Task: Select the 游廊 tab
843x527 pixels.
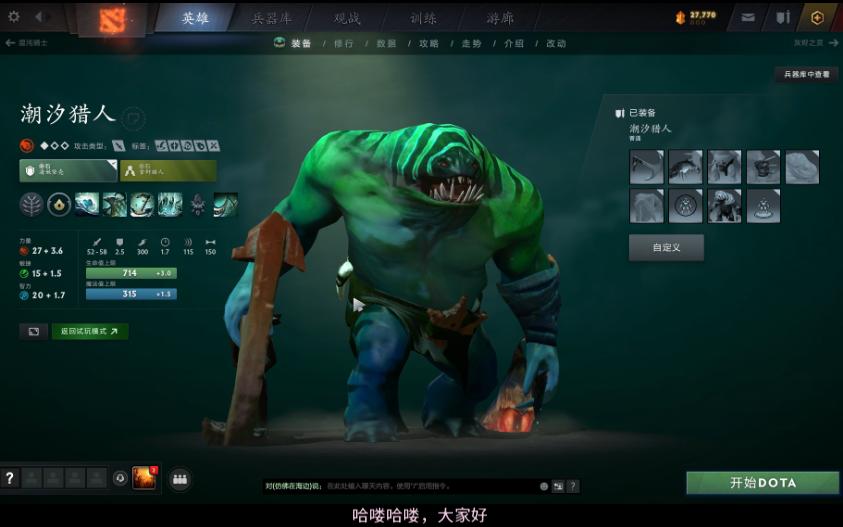Action: pos(500,18)
